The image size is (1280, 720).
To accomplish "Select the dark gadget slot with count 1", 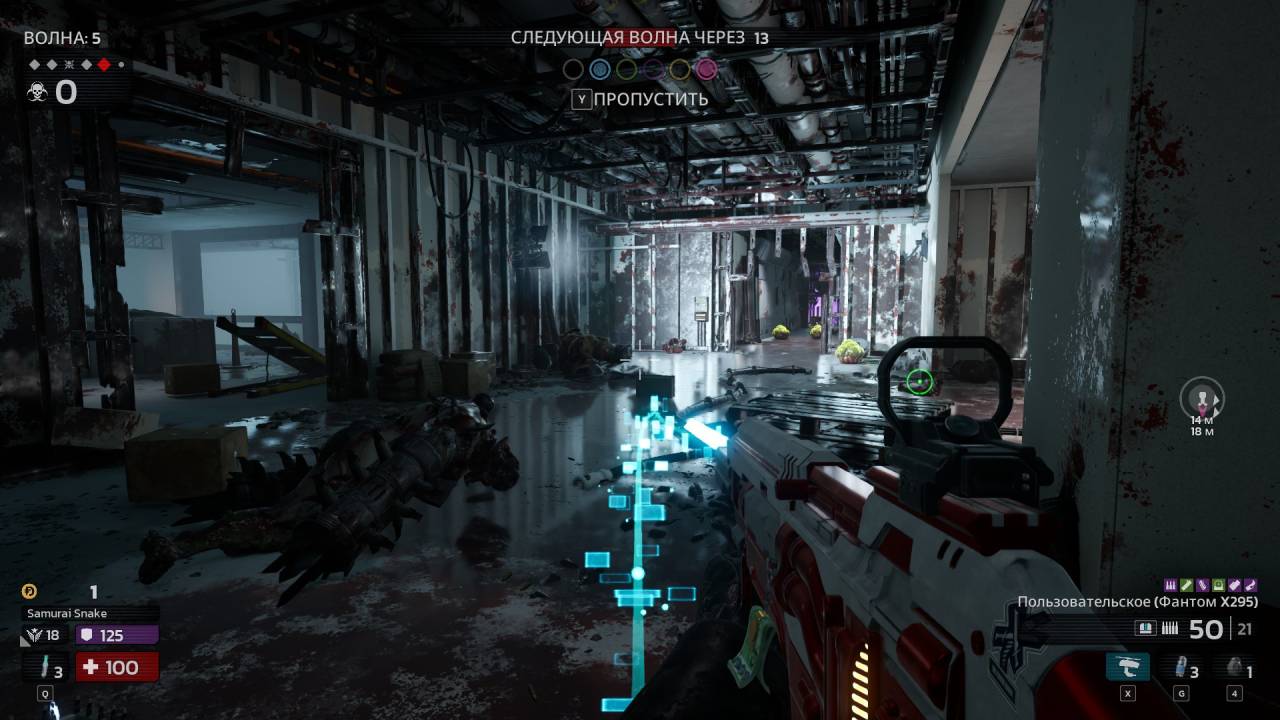I will click(1235, 668).
